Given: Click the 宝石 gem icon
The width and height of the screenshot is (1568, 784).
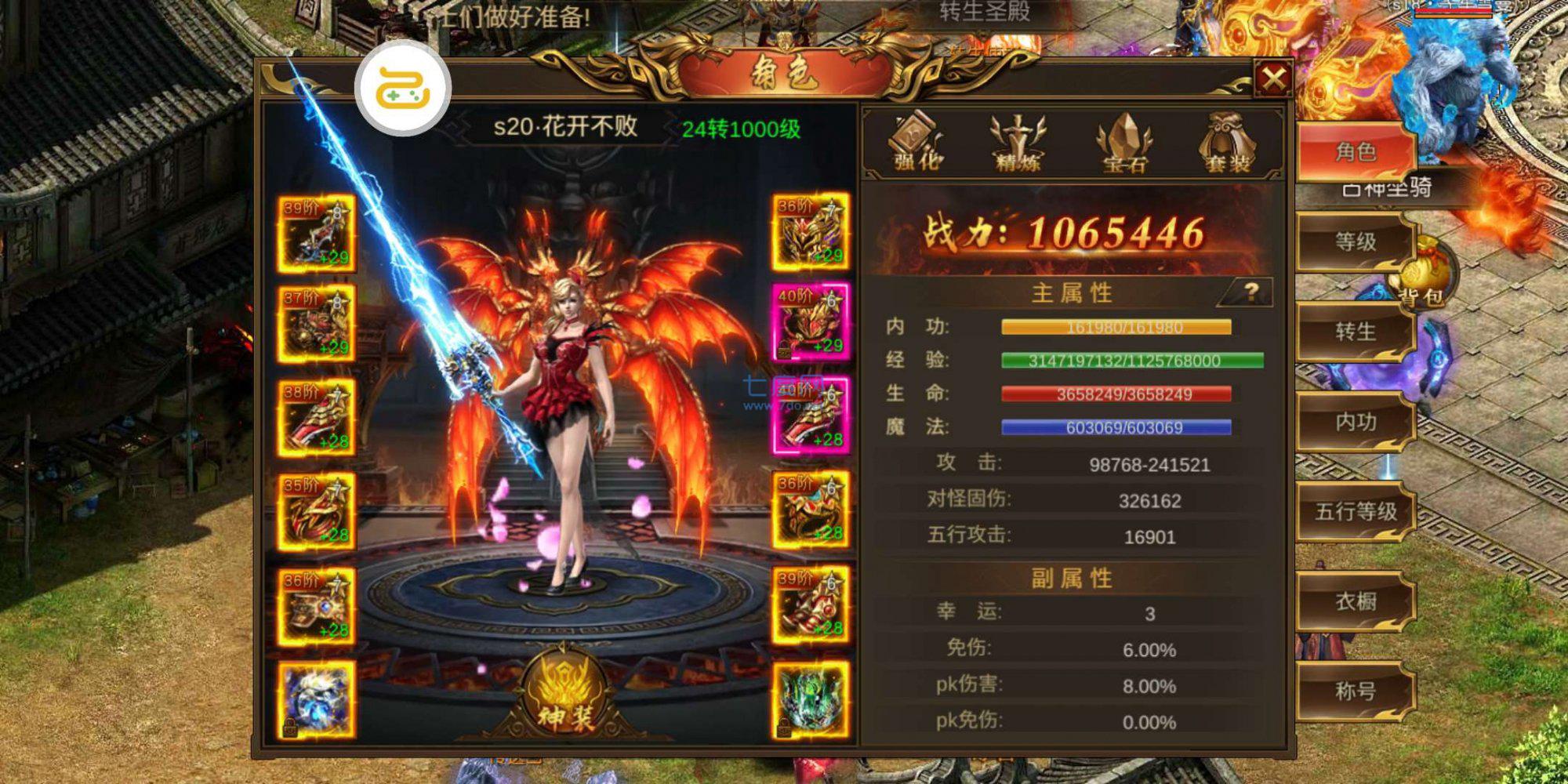Looking at the screenshot, I should click(1123, 145).
